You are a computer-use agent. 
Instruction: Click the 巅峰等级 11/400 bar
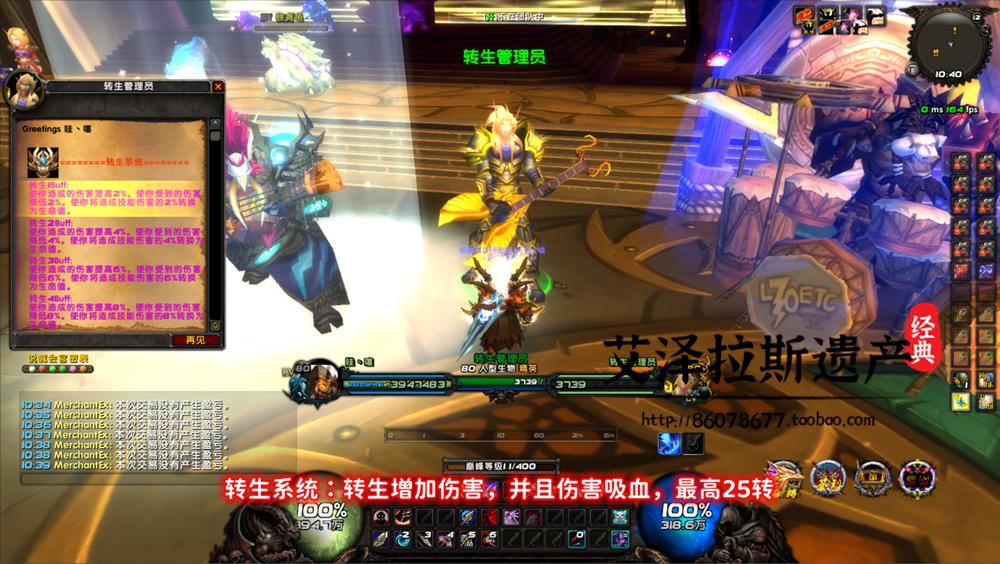500,467
